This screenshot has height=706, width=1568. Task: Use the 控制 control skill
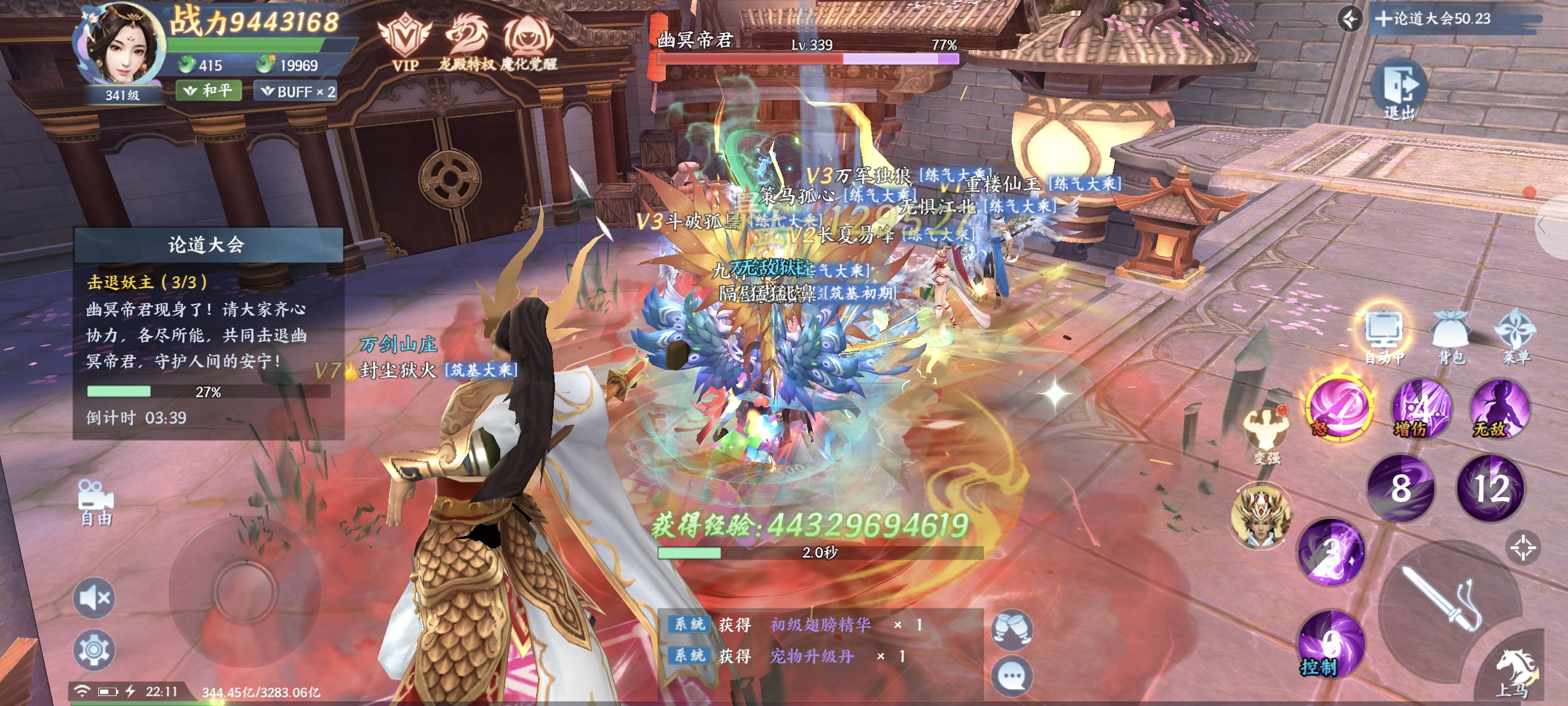pos(1330,644)
